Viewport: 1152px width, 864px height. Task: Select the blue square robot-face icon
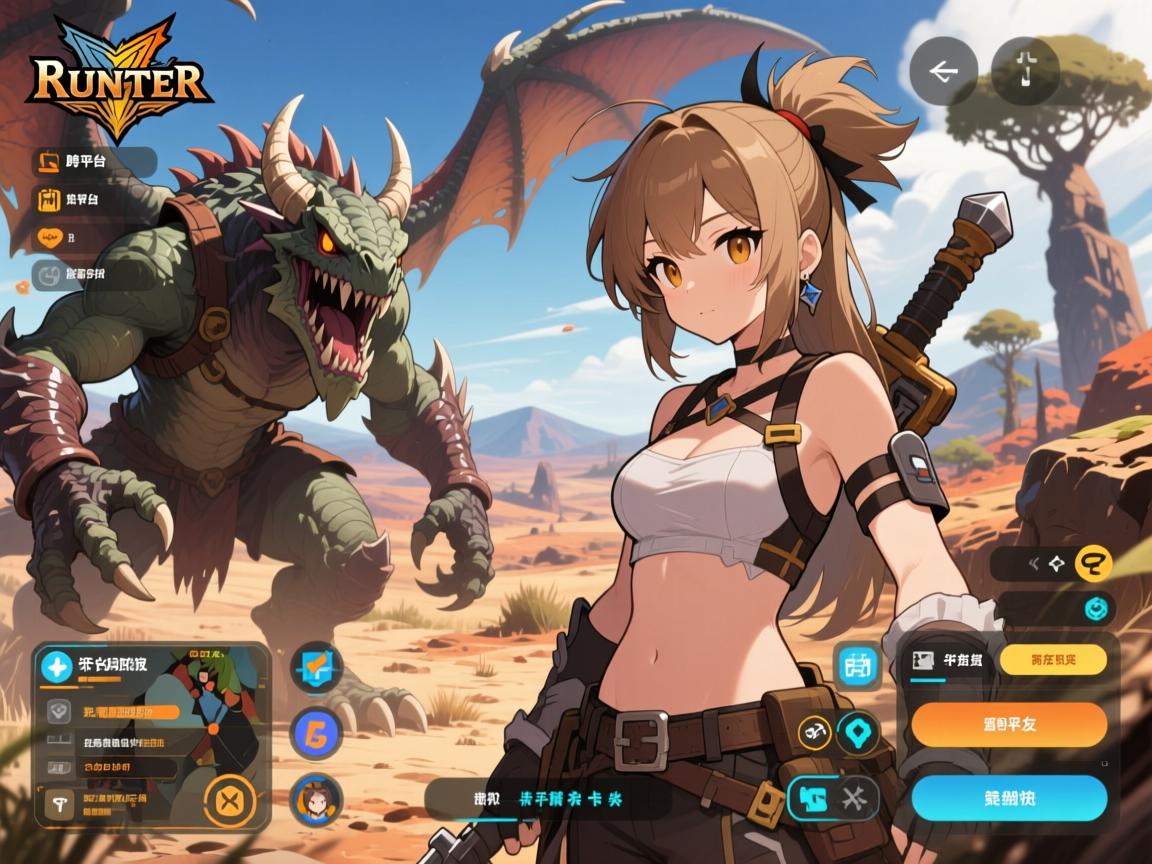[x=859, y=664]
